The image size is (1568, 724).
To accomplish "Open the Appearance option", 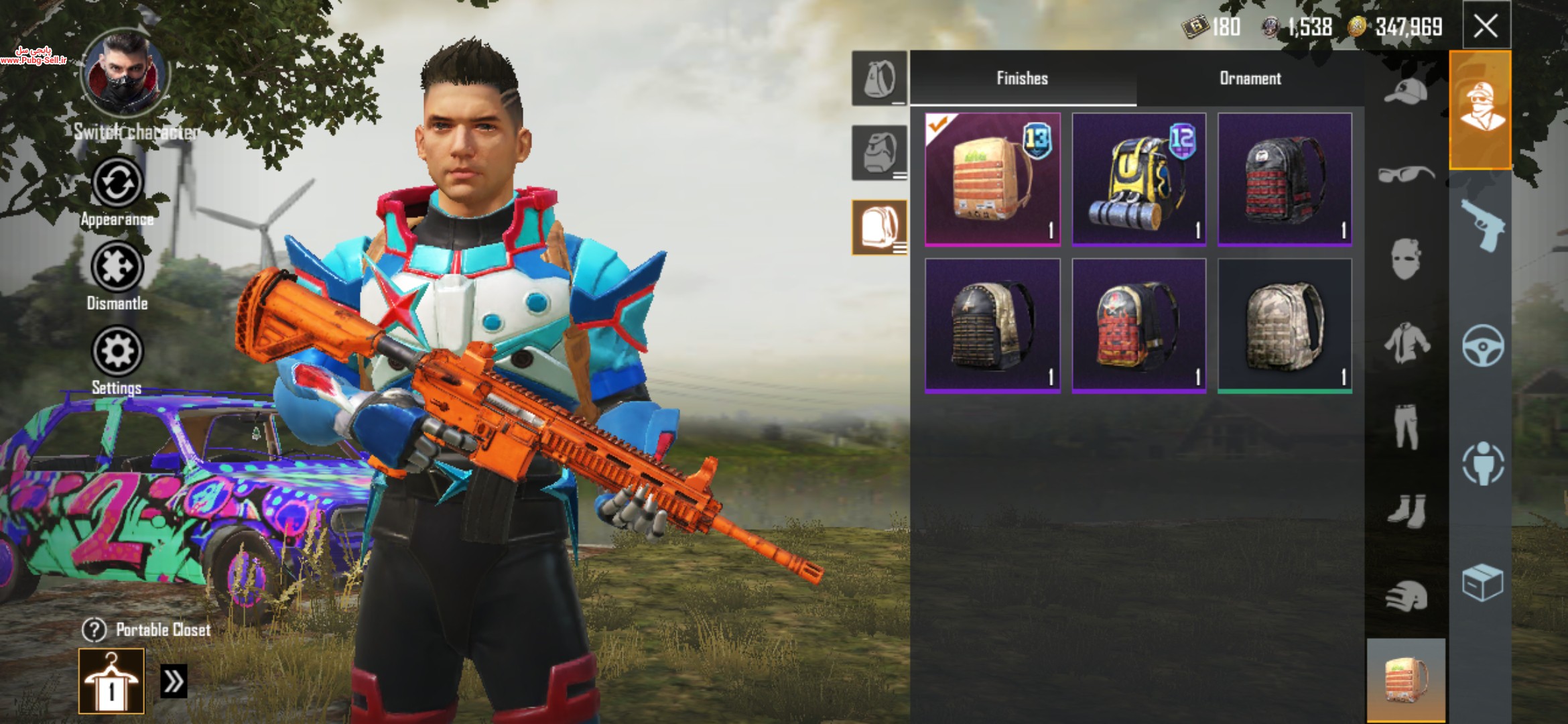I will (117, 183).
